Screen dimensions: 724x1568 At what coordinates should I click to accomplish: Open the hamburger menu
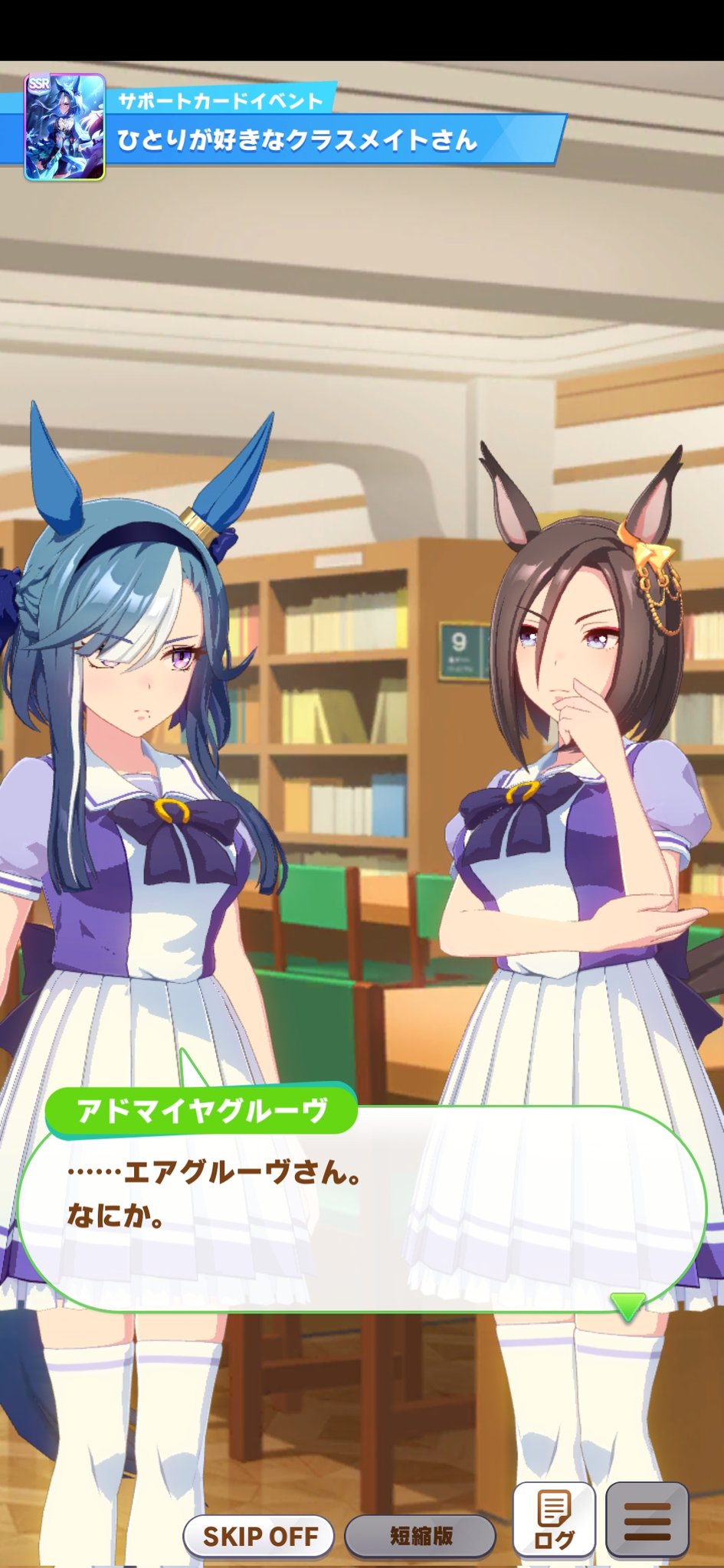[647, 1521]
